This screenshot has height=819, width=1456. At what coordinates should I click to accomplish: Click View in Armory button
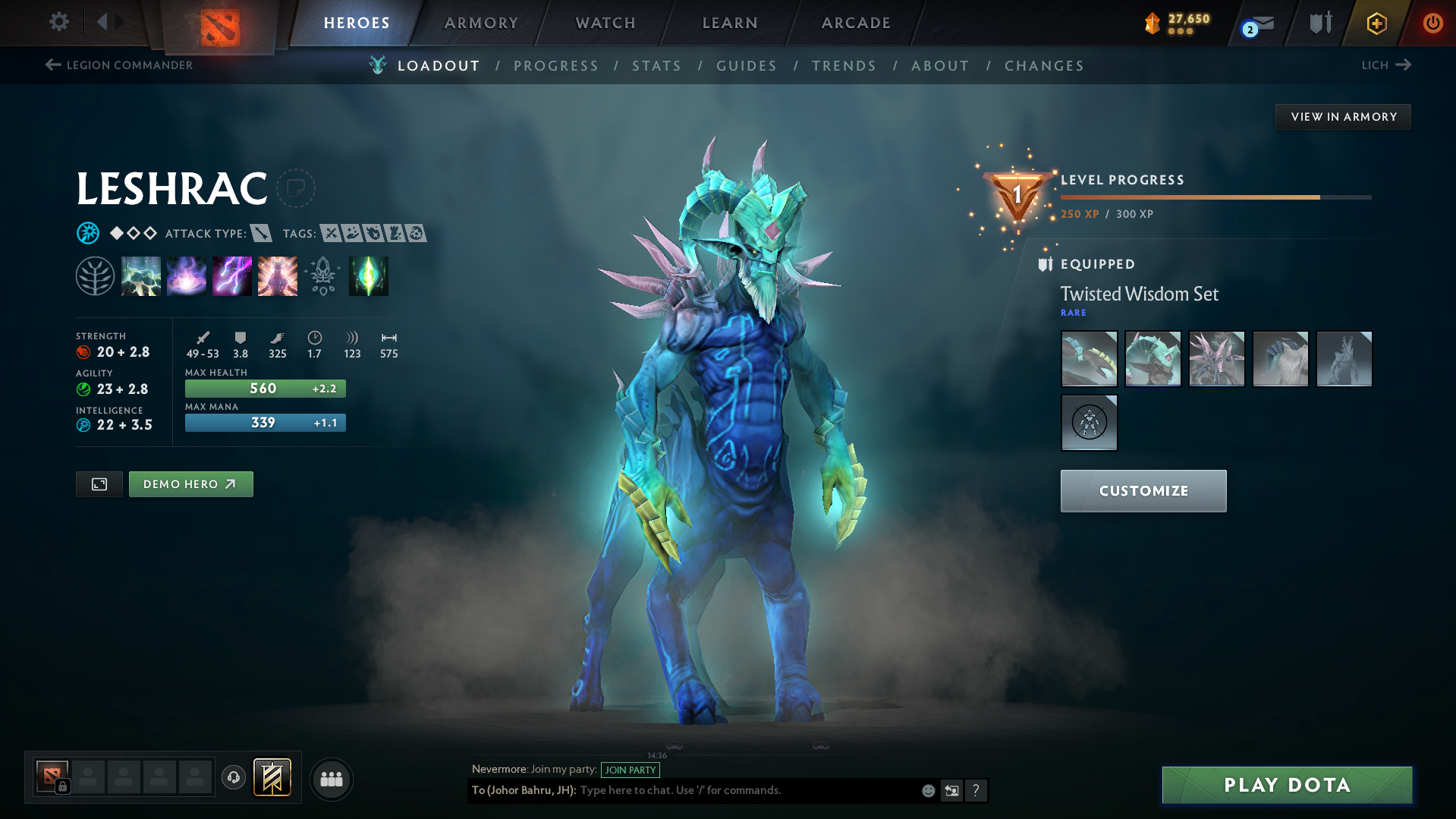pyautogui.click(x=1343, y=117)
